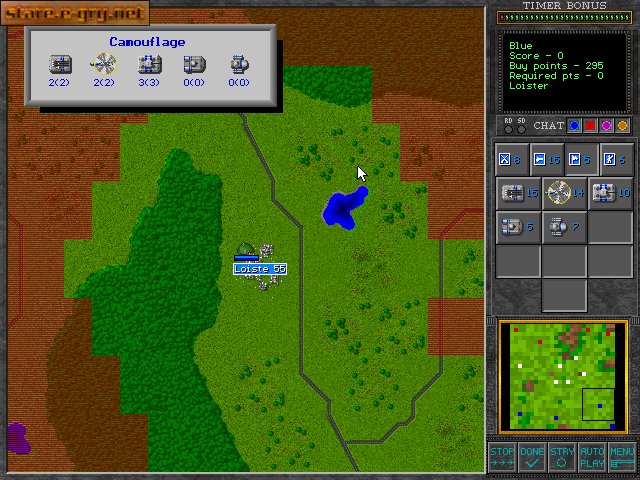Select the red player chat dot
Image resolution: width=640 pixels, height=480 pixels.
click(x=590, y=126)
